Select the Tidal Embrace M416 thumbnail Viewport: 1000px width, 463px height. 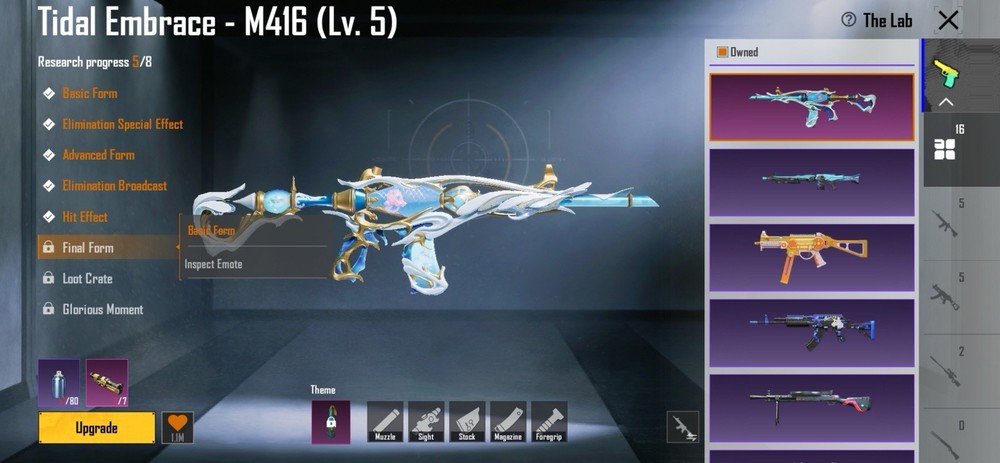pyautogui.click(x=811, y=106)
